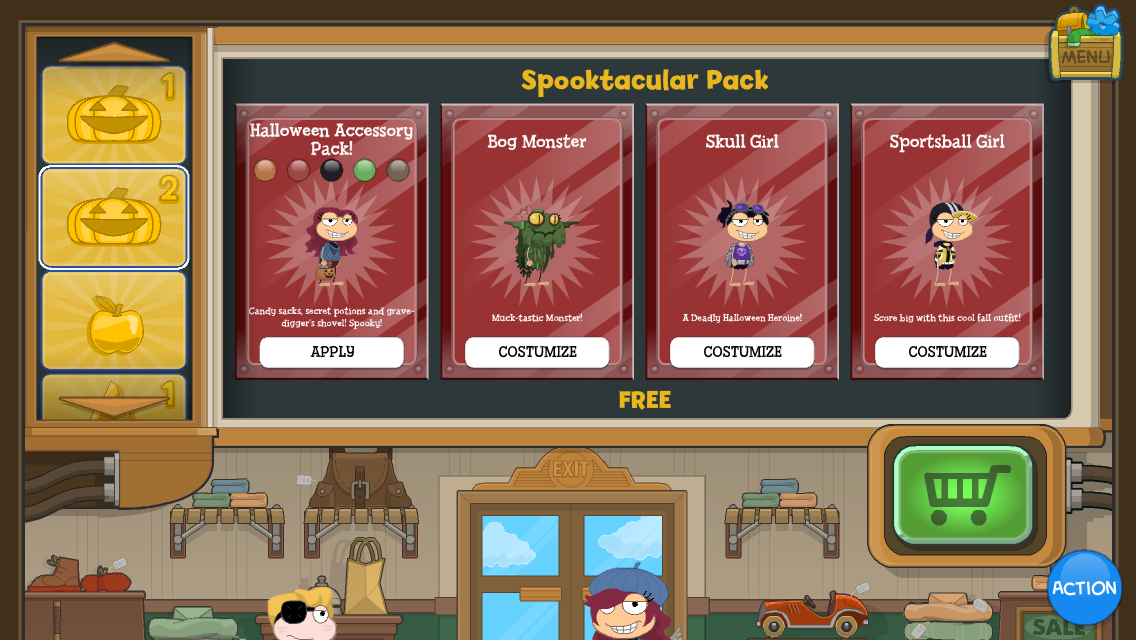Pick the black accessory color dot
Screen dimensions: 1136x640
pos(332,170)
